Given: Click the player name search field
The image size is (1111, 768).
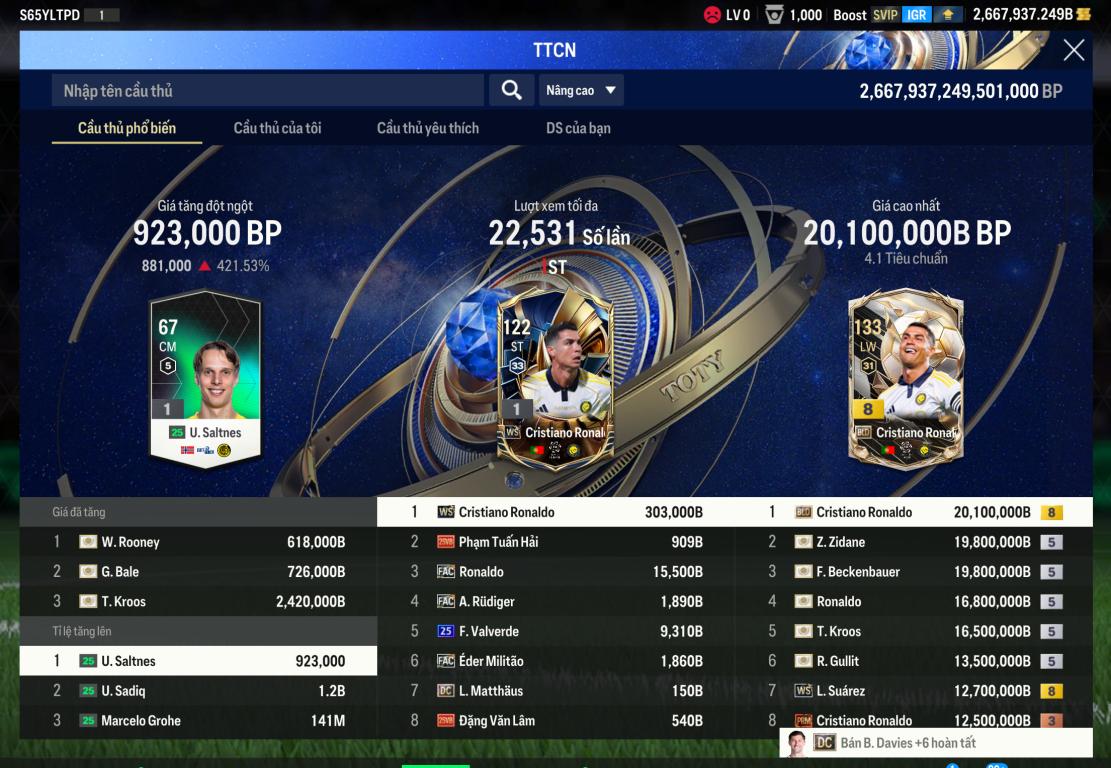Looking at the screenshot, I should 267,90.
